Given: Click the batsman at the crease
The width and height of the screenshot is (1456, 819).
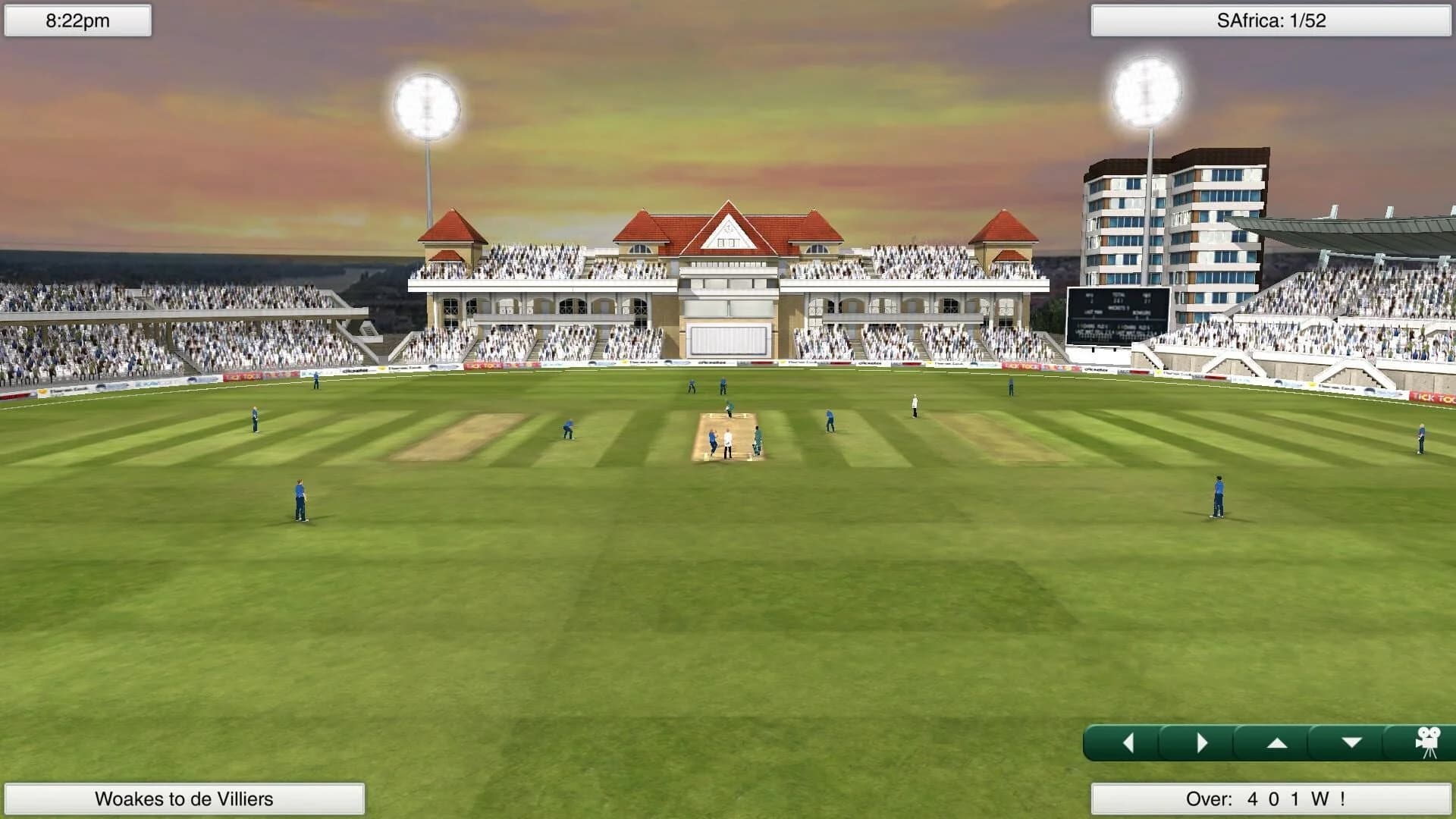Looking at the screenshot, I should (x=758, y=440).
